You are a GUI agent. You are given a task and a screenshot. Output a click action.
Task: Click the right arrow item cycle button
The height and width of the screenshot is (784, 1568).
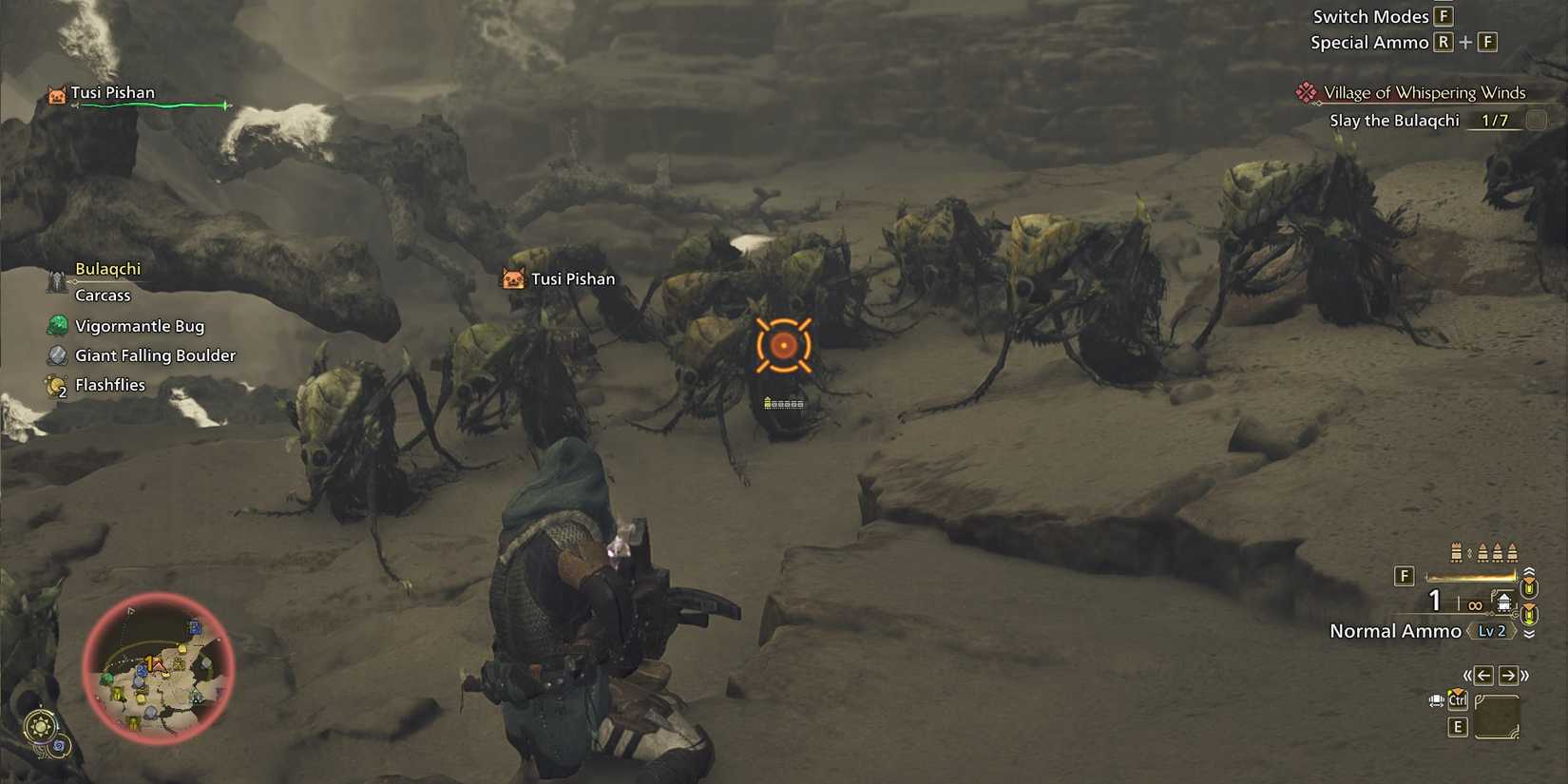coord(1508,675)
